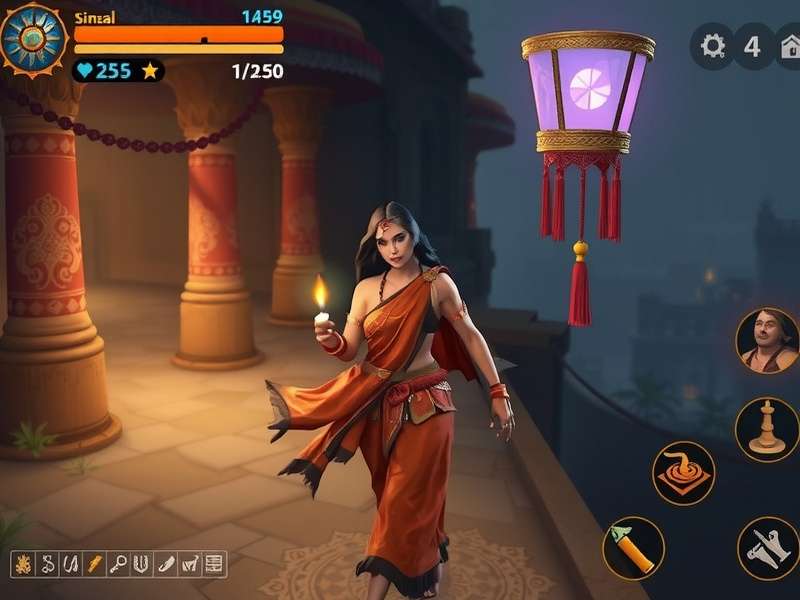Activate the chess piece ability icon
The width and height of the screenshot is (800, 600).
[x=767, y=430]
